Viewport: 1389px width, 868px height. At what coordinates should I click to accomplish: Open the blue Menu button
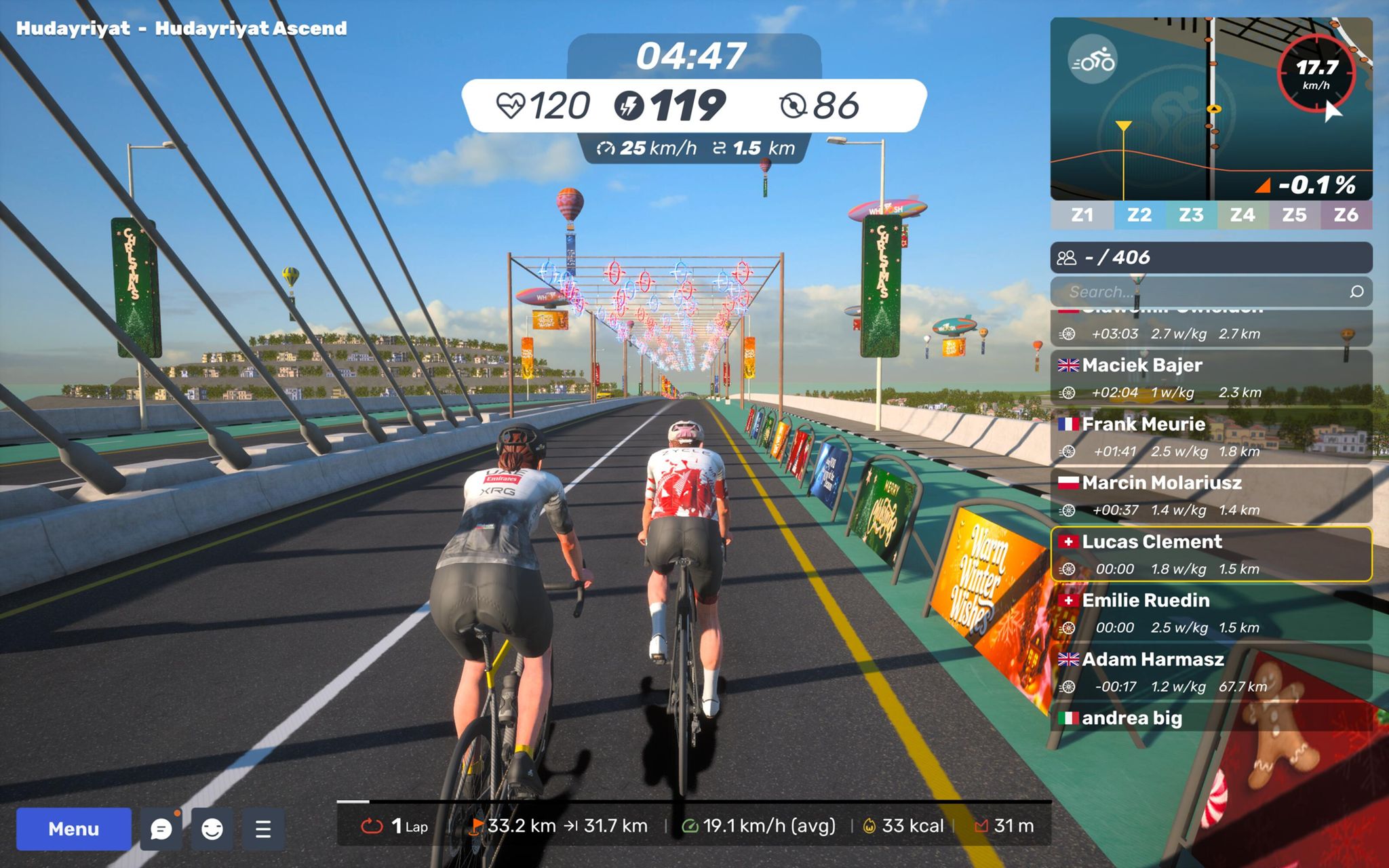pos(73,829)
